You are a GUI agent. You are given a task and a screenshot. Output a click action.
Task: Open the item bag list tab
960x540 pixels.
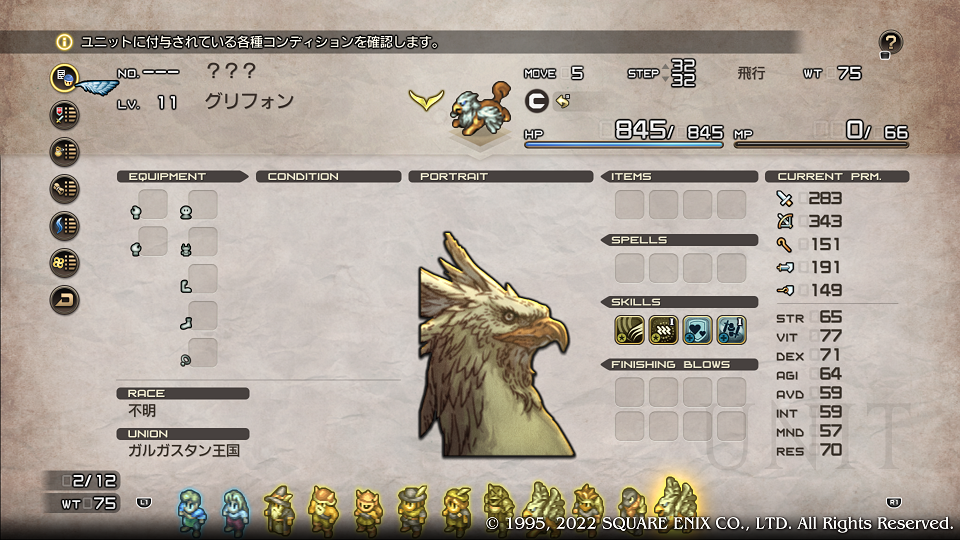65,151
